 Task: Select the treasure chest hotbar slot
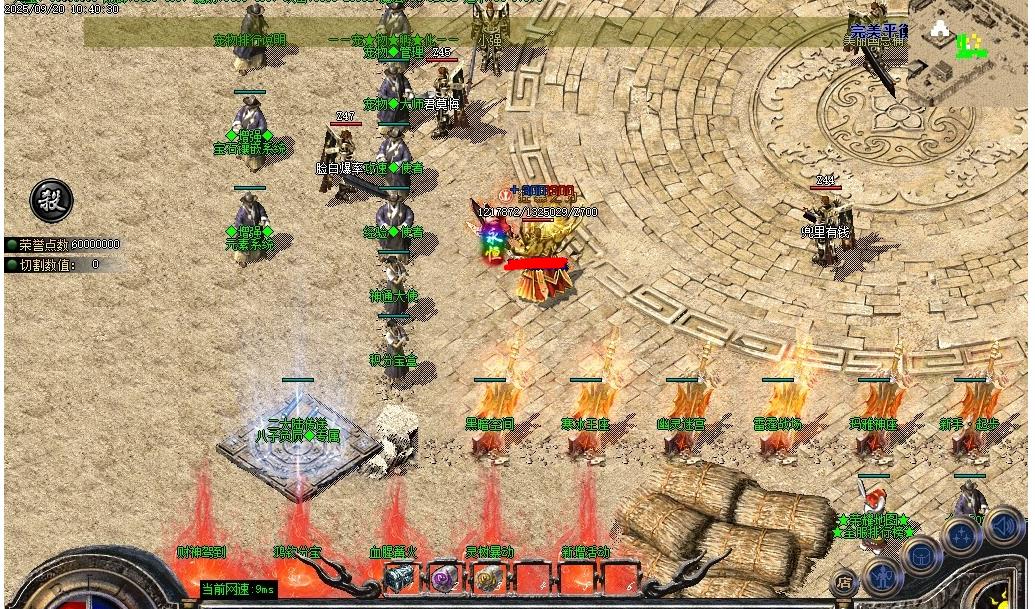tap(399, 578)
